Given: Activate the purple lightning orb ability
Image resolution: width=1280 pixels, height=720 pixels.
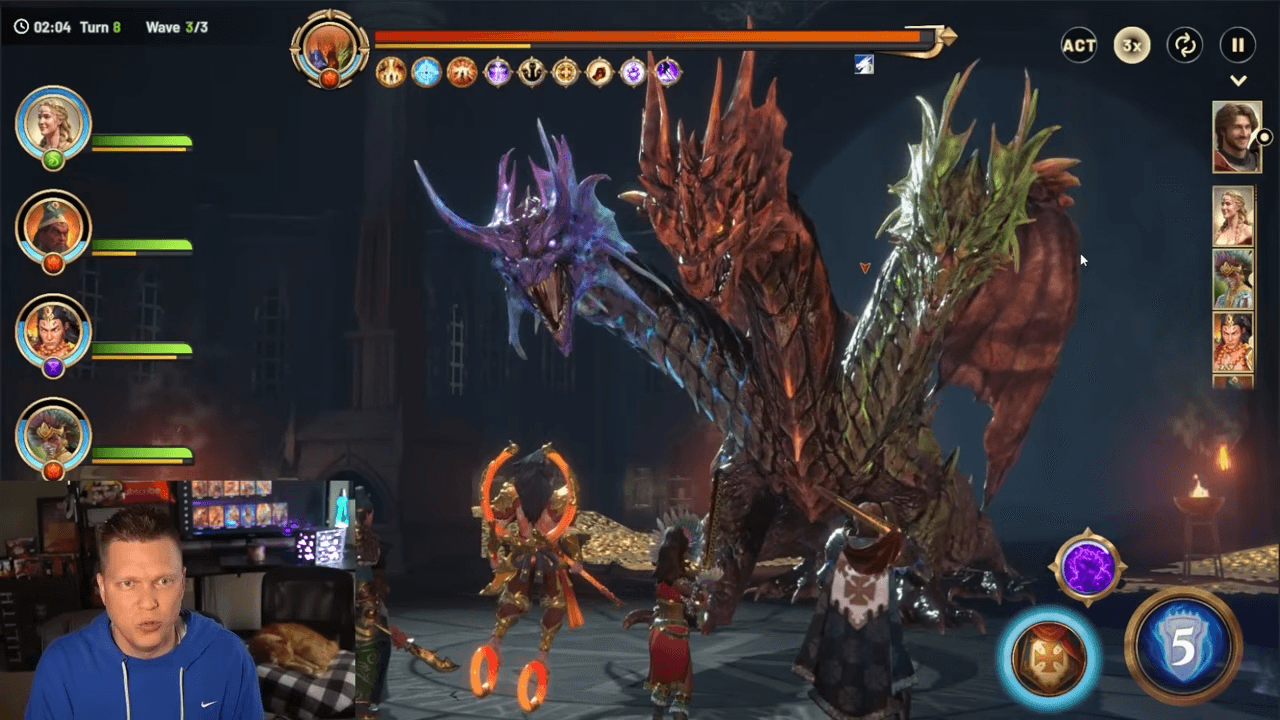Looking at the screenshot, I should click(x=1088, y=567).
